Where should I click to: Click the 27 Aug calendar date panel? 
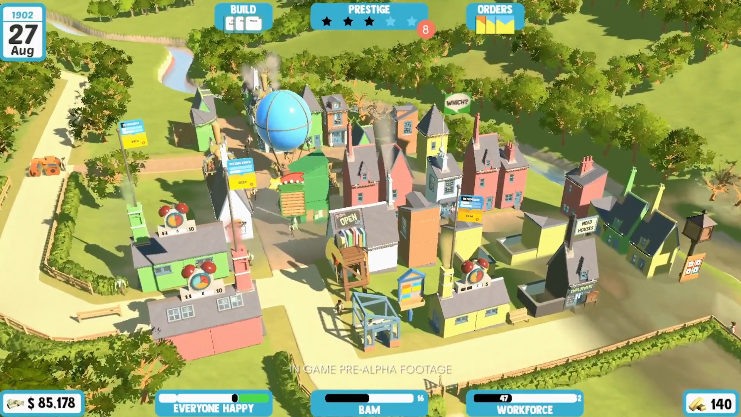(22, 30)
